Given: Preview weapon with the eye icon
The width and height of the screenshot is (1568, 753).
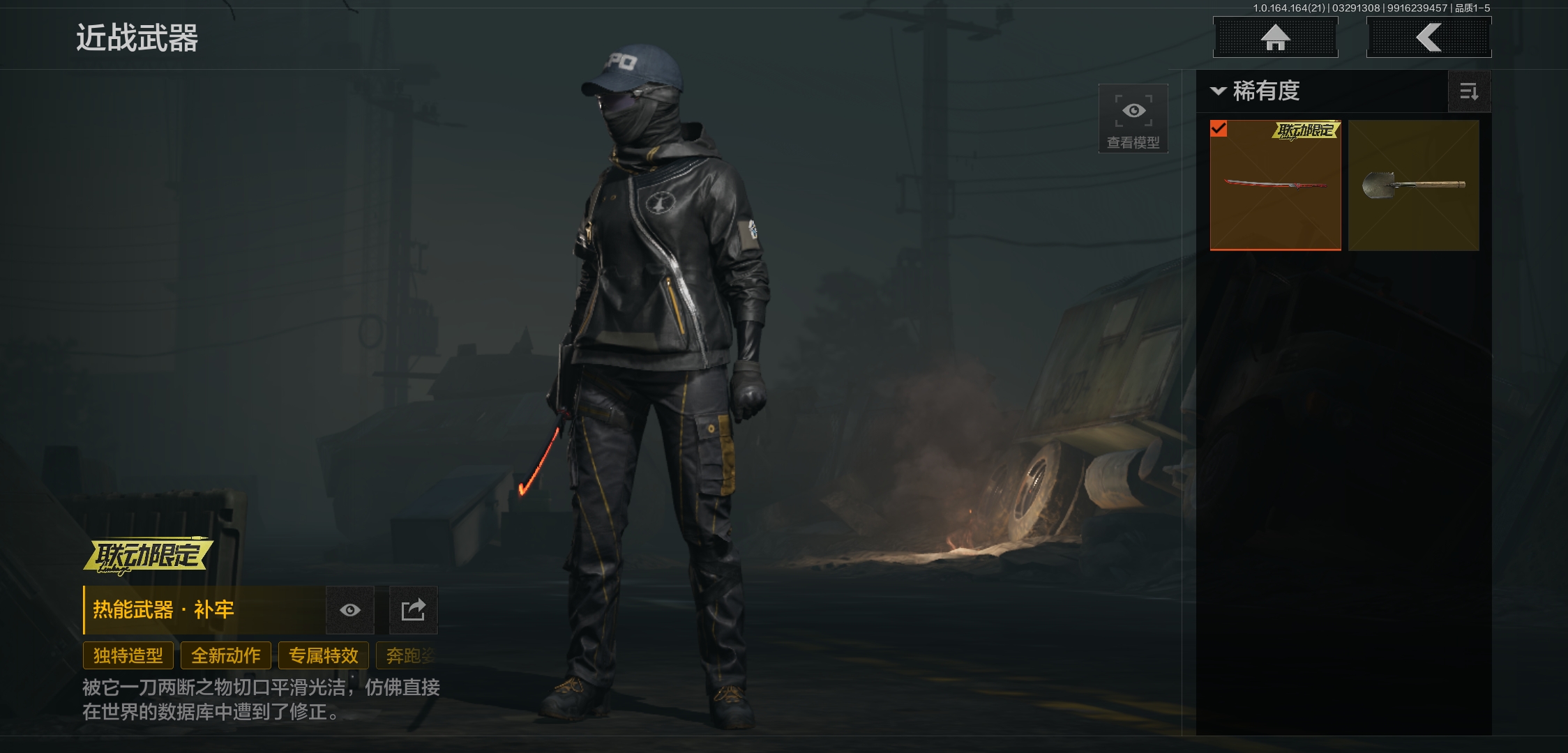Looking at the screenshot, I should pos(350,610).
